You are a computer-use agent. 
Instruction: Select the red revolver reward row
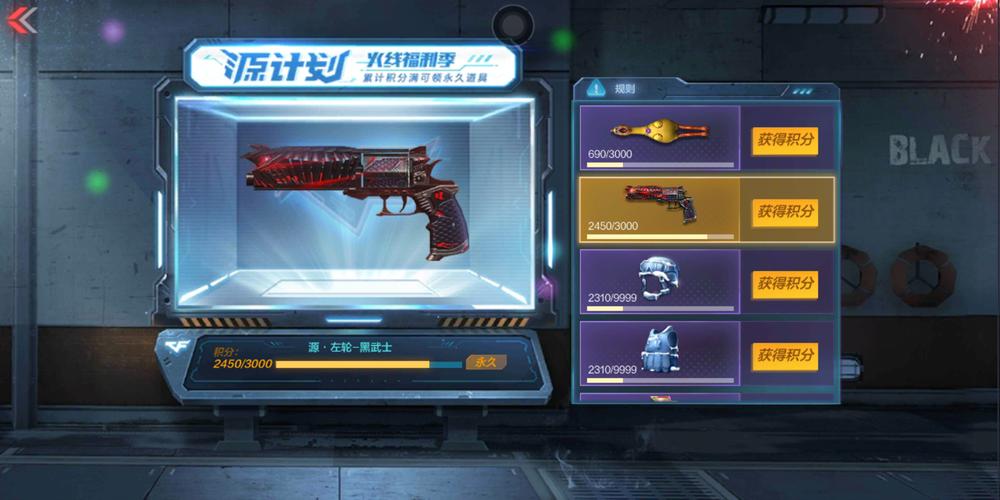click(x=660, y=210)
